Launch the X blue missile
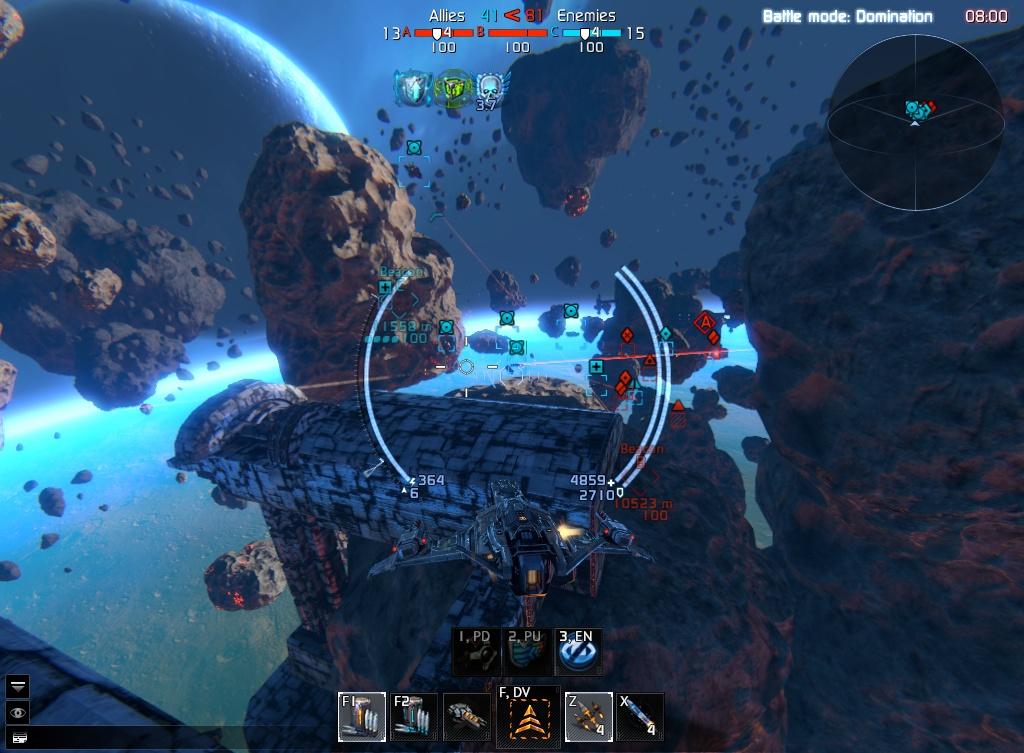Viewport: 1024px width, 753px height. [x=640, y=716]
